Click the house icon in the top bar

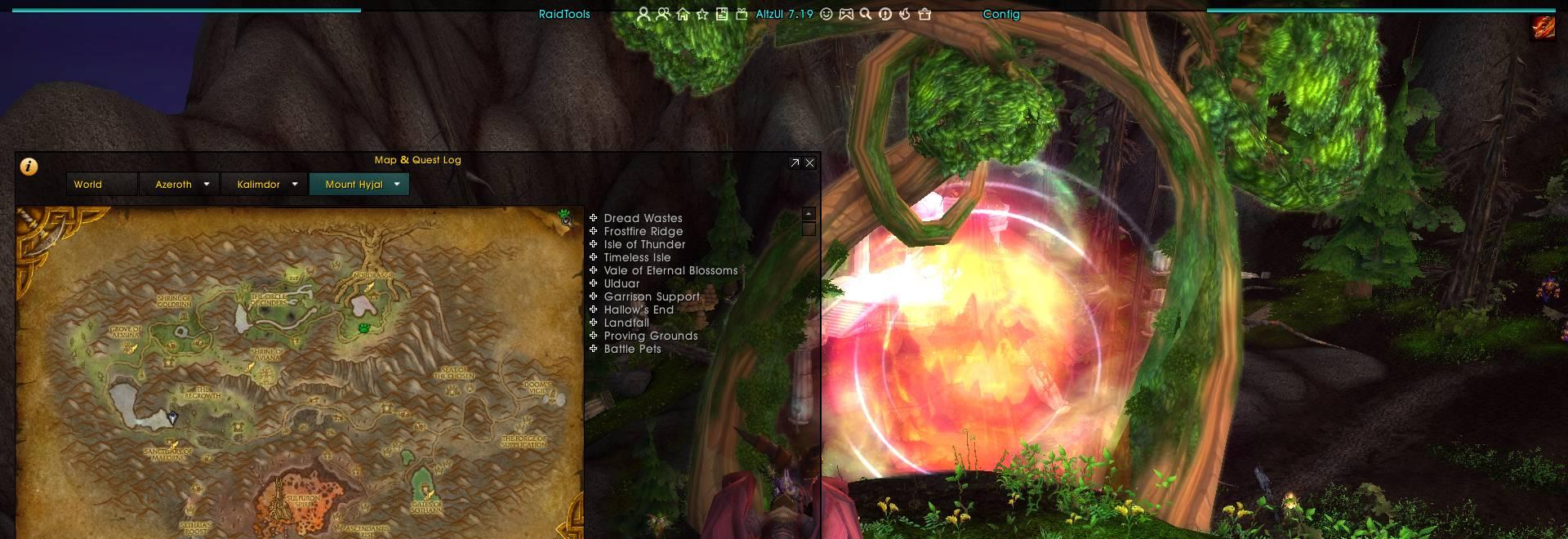click(x=683, y=14)
